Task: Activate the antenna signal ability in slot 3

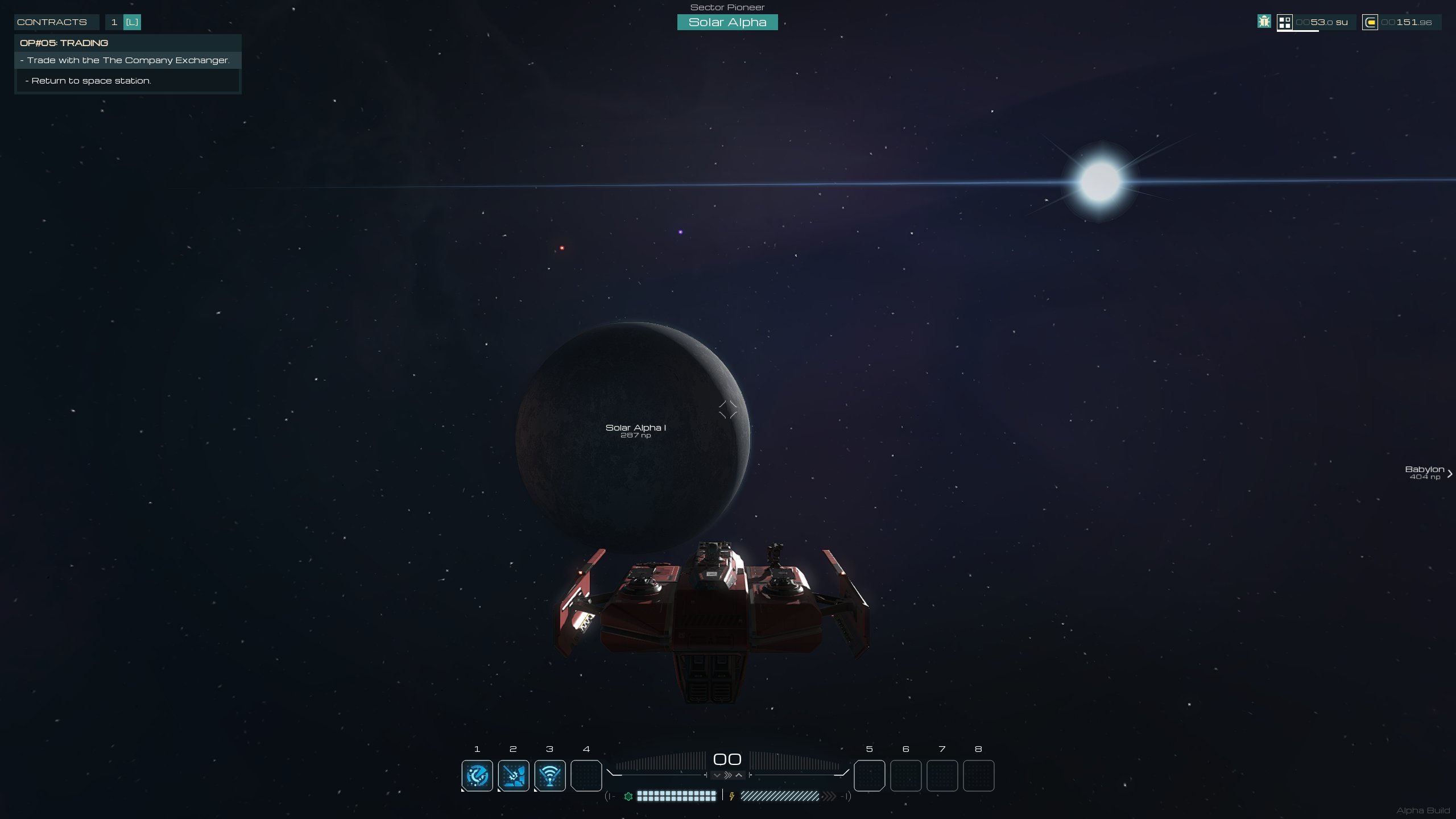Action: pyautogui.click(x=550, y=775)
